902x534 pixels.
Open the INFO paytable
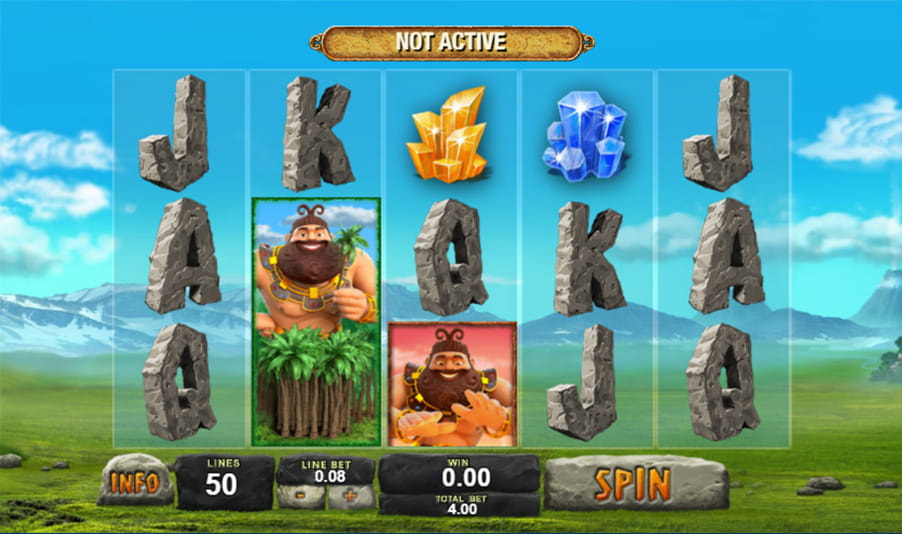135,483
